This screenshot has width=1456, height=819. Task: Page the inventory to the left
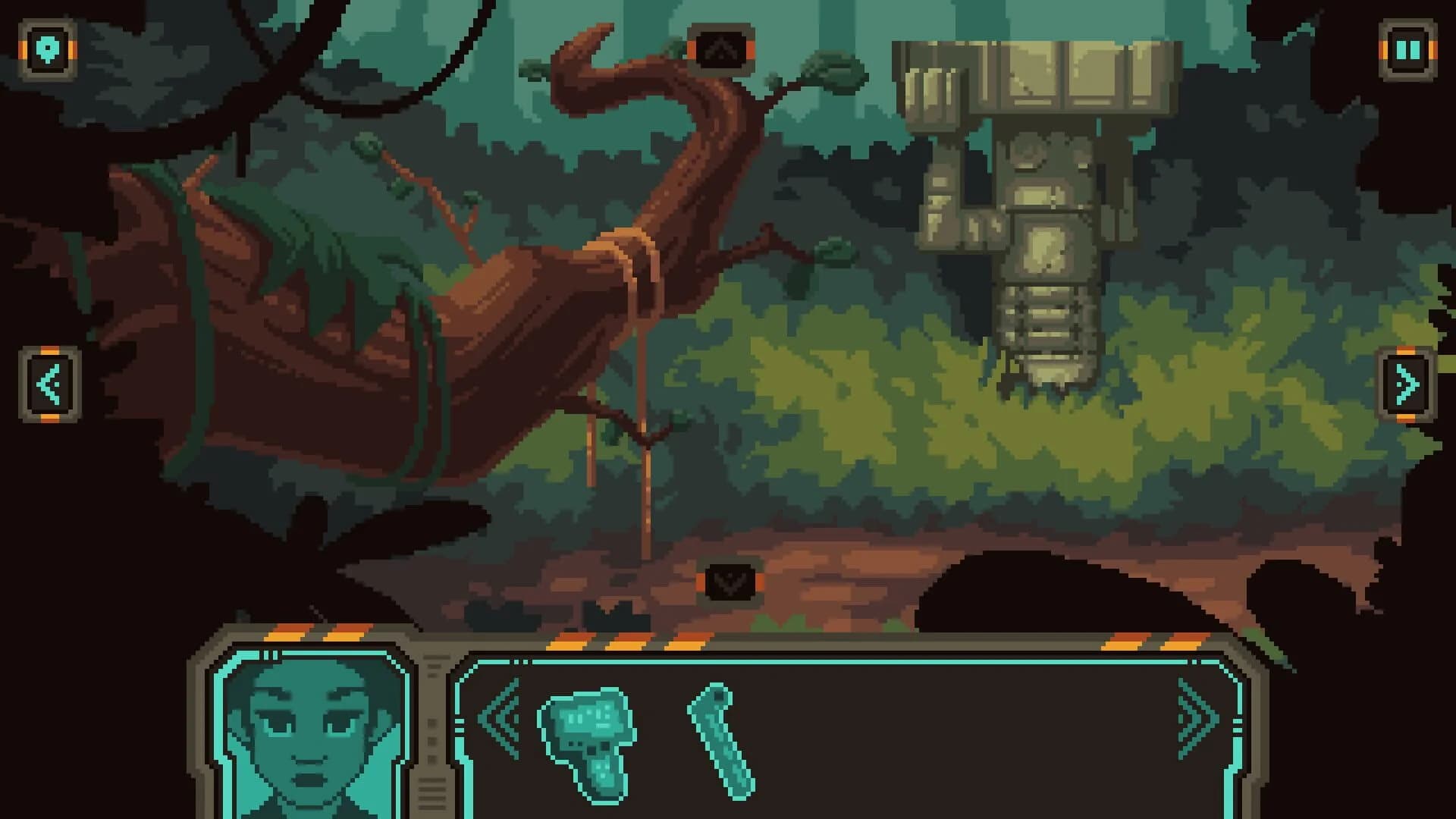coord(500,718)
